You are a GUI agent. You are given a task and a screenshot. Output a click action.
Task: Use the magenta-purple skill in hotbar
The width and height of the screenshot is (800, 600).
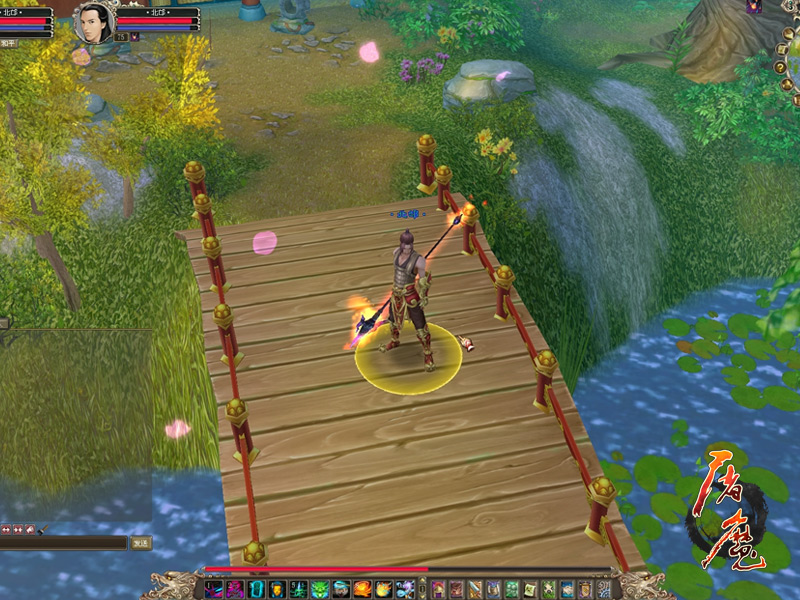[235, 589]
